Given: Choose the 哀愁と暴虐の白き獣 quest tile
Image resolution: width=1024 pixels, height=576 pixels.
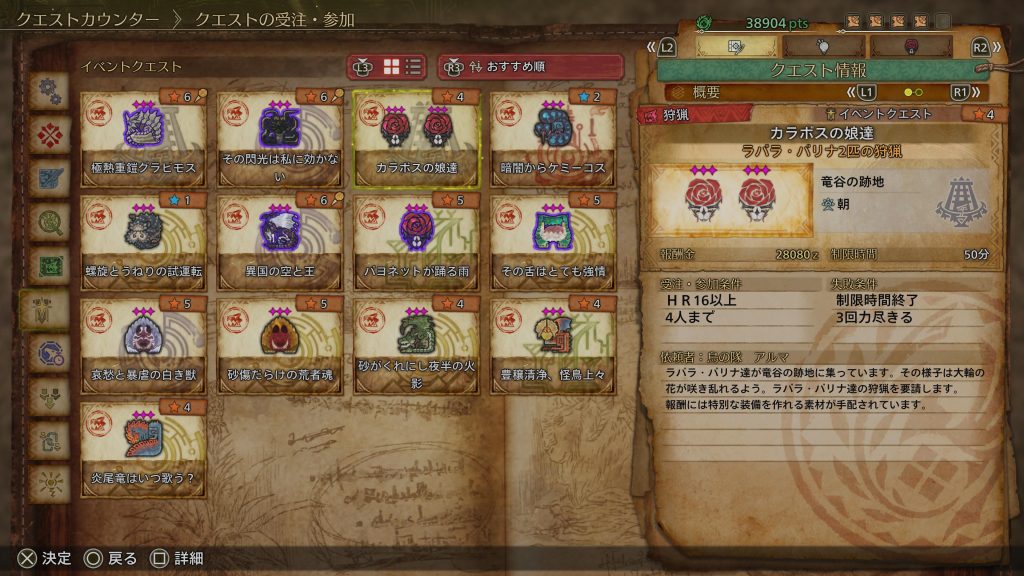Looking at the screenshot, I should pyautogui.click(x=143, y=346).
